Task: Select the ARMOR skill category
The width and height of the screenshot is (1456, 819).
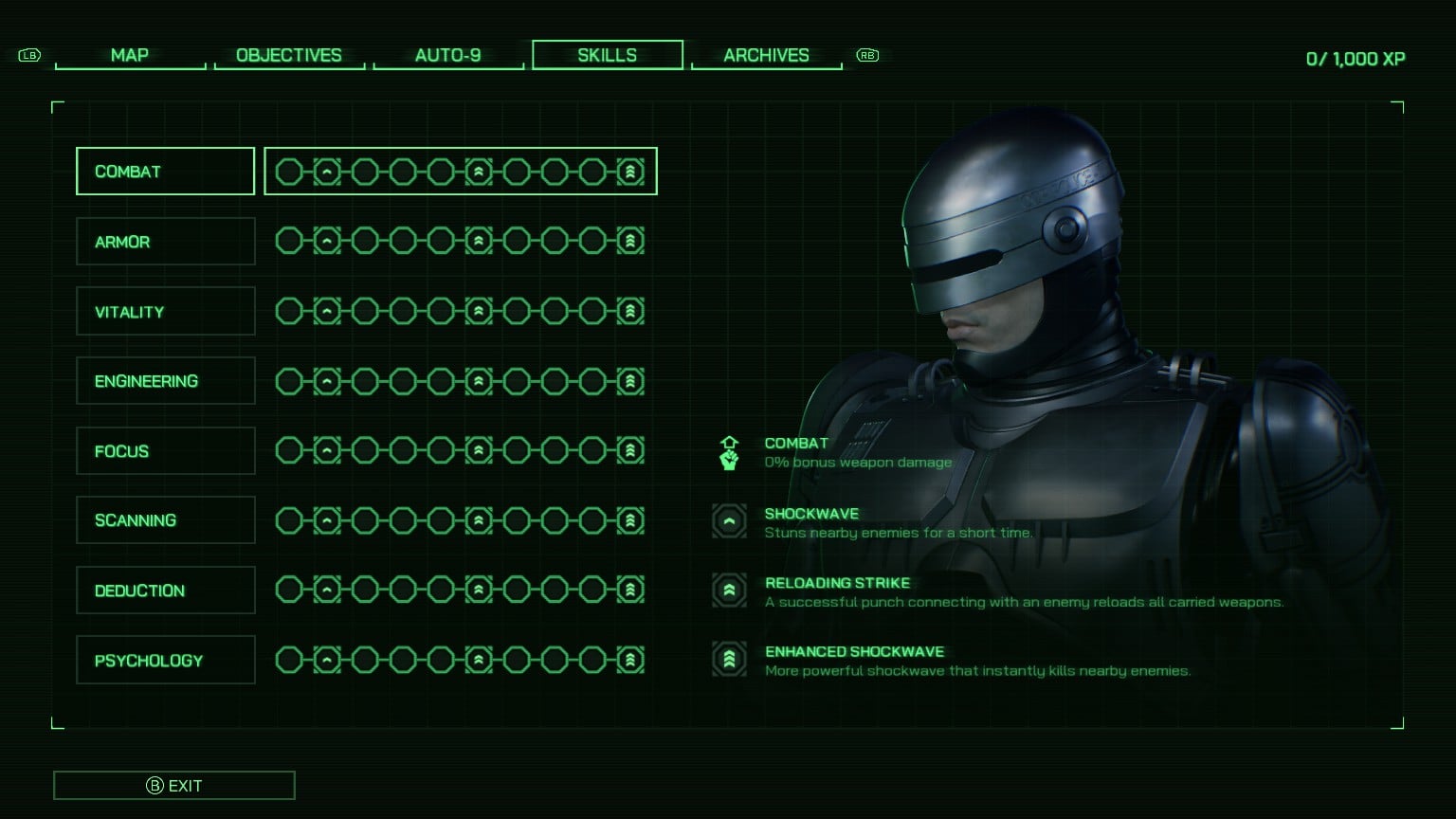Action: point(165,241)
